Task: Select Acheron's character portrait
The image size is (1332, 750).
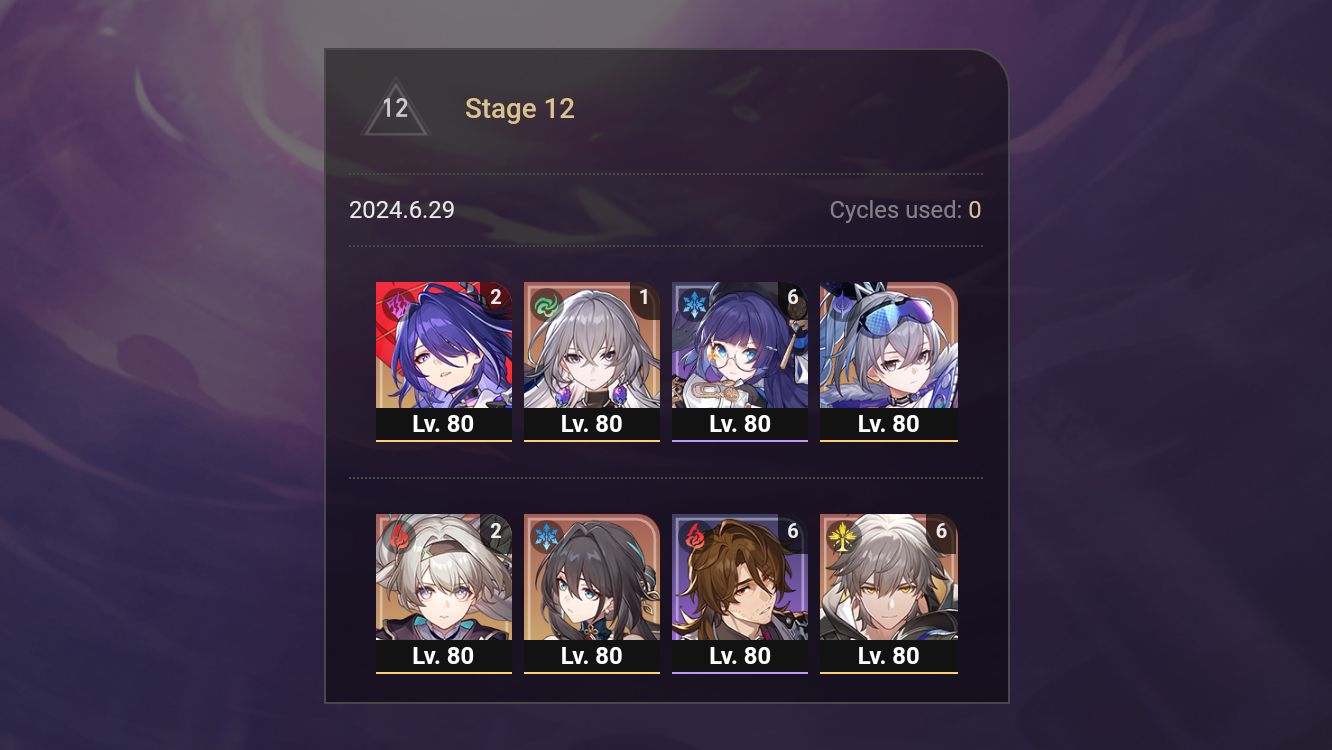Action: 444,350
